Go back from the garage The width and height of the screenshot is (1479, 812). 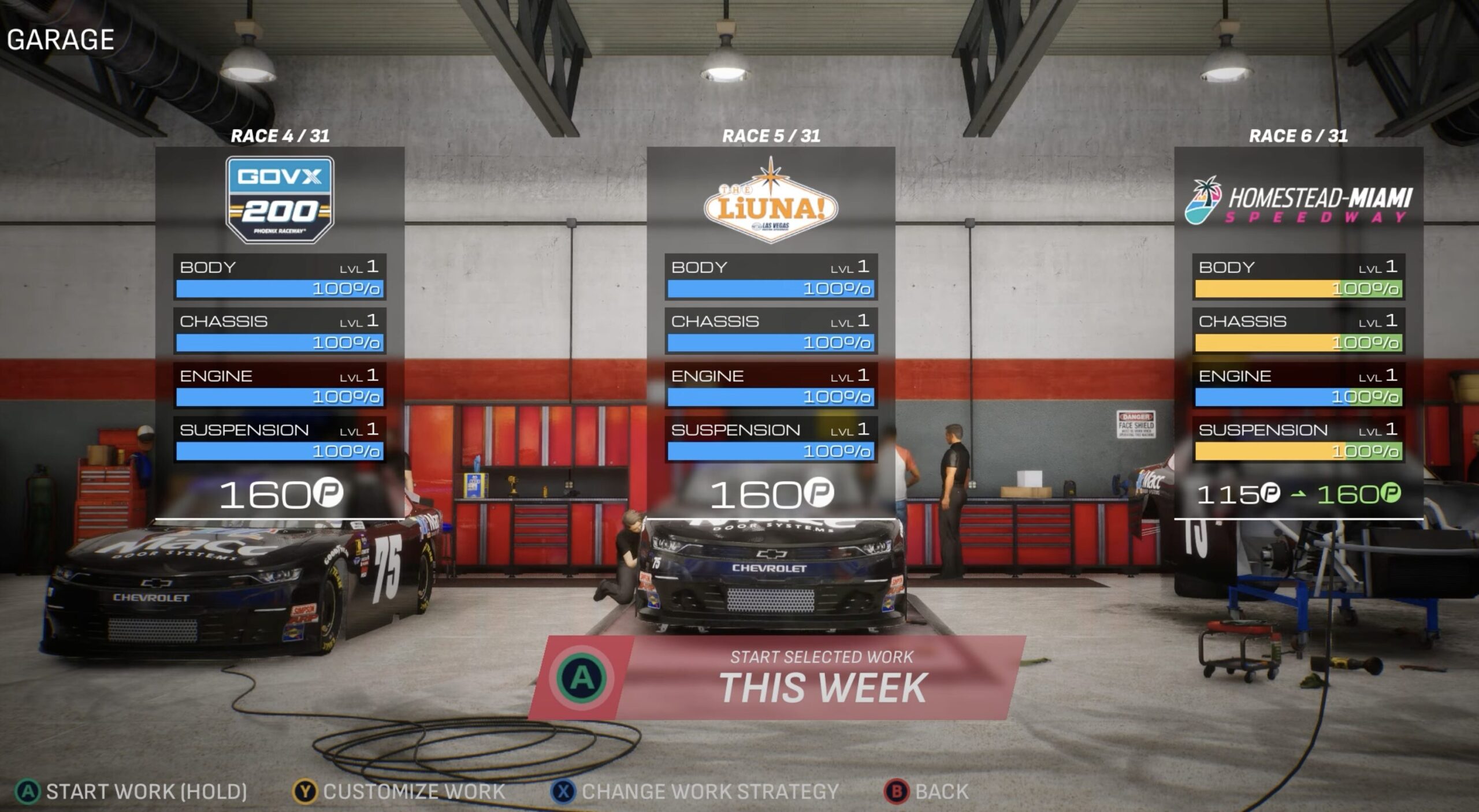927,791
